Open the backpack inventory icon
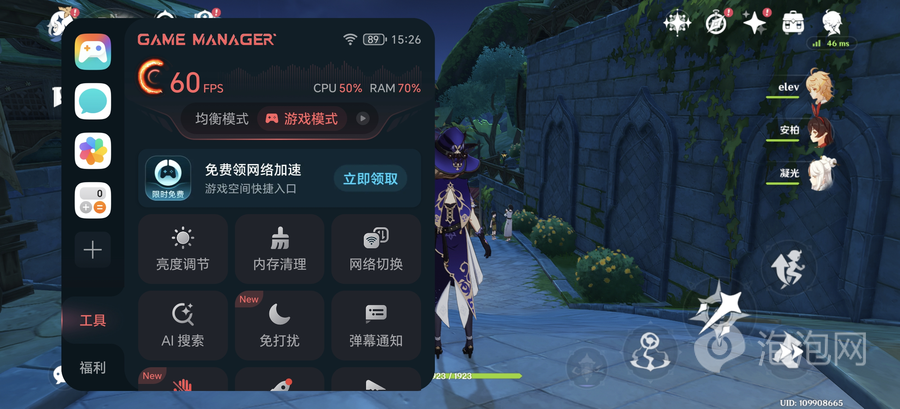The image size is (900, 409). tap(794, 22)
